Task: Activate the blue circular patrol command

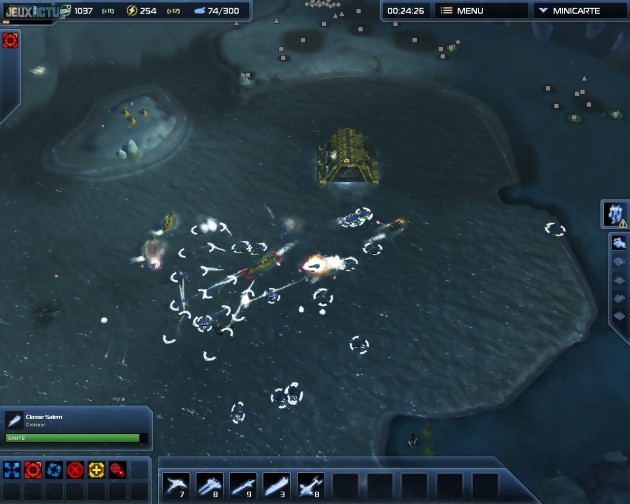Action: click(54, 469)
